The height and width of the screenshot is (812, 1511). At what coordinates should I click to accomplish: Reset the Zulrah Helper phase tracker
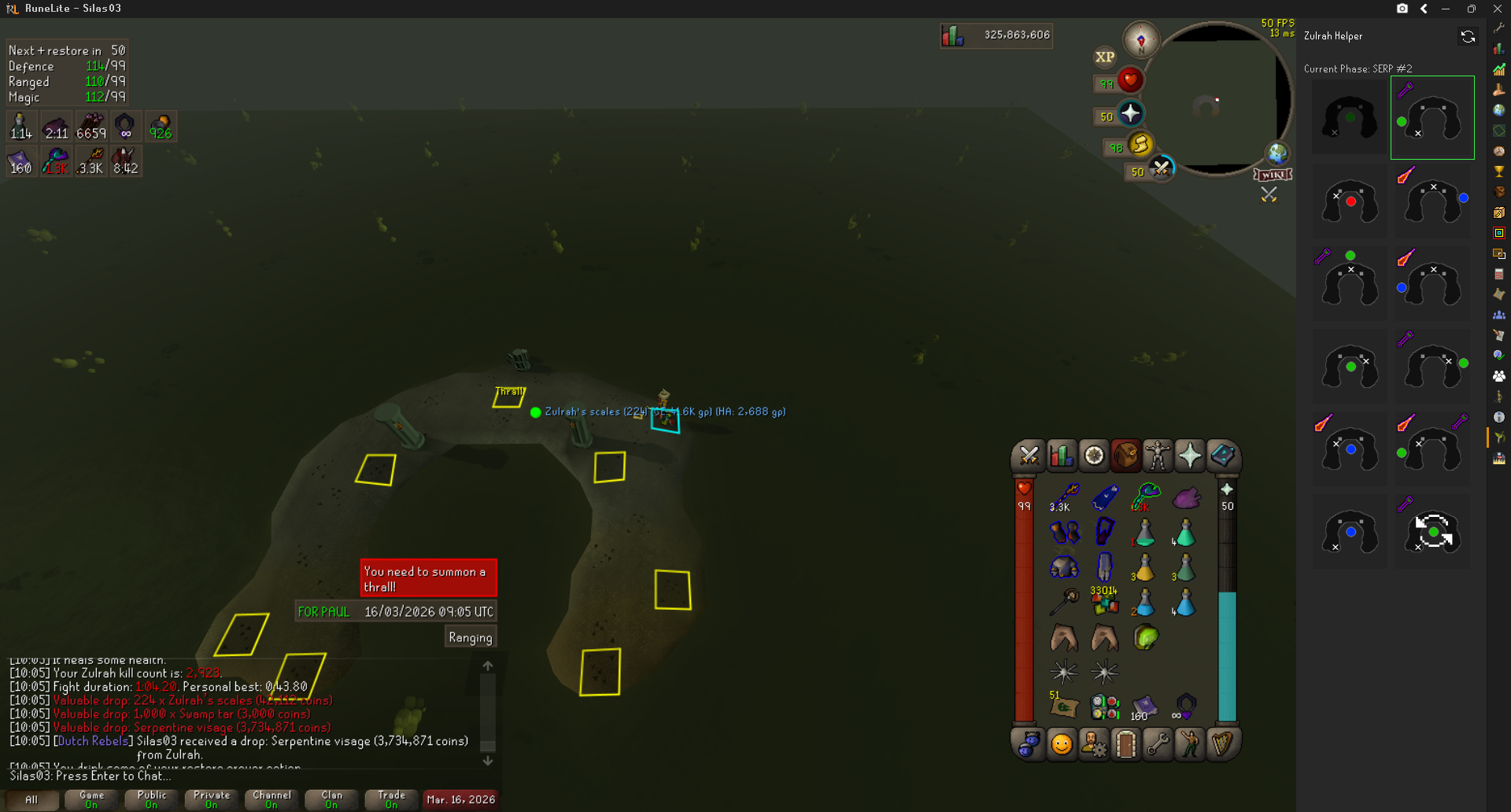click(x=1468, y=36)
